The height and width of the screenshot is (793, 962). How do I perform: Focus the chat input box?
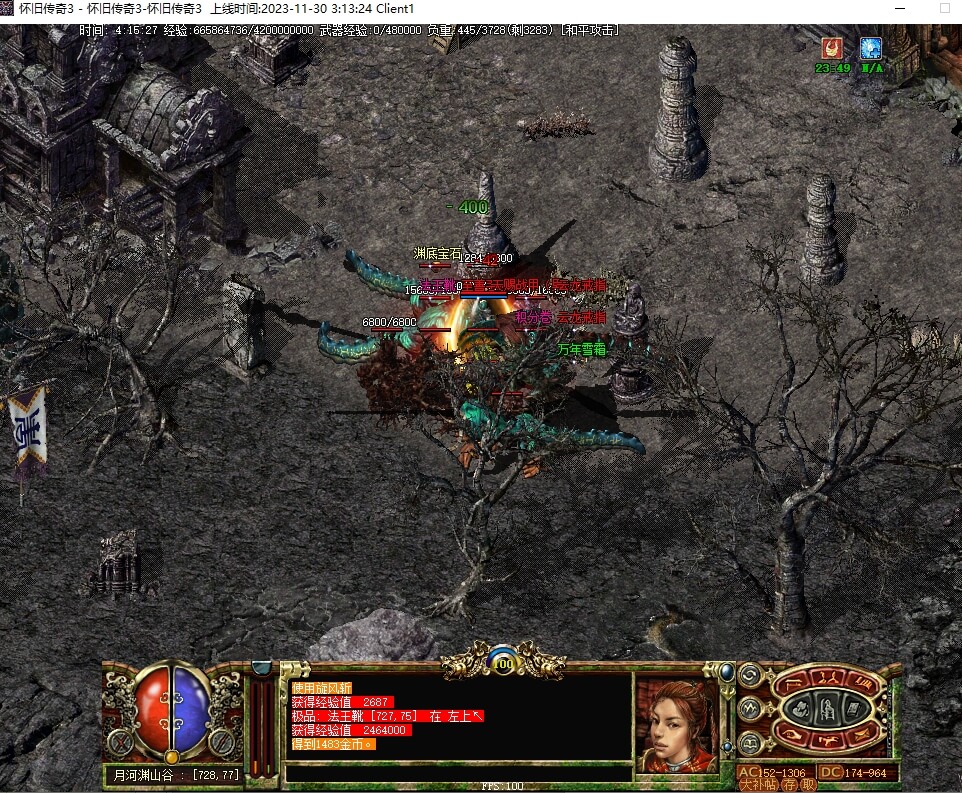tap(458, 773)
